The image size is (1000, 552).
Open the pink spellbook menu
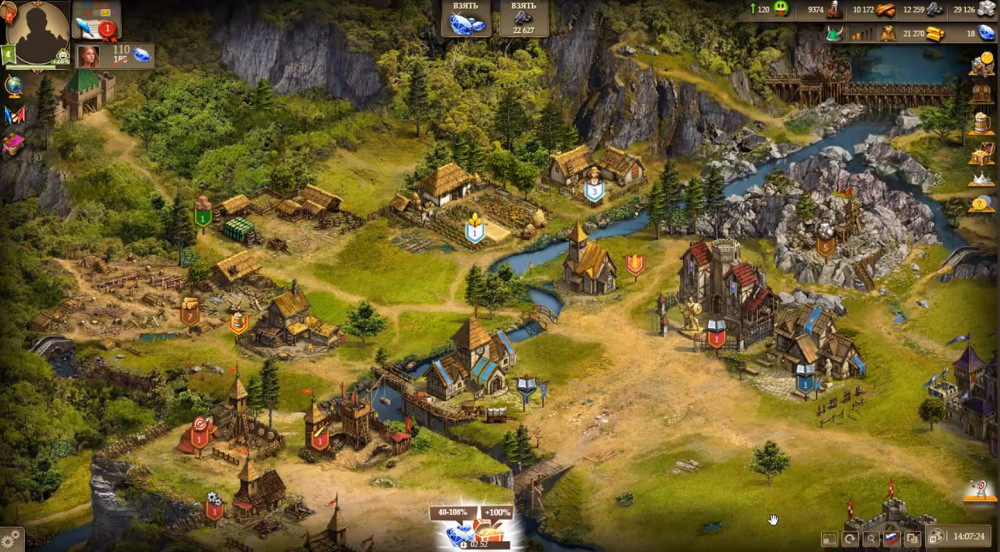click(x=14, y=144)
